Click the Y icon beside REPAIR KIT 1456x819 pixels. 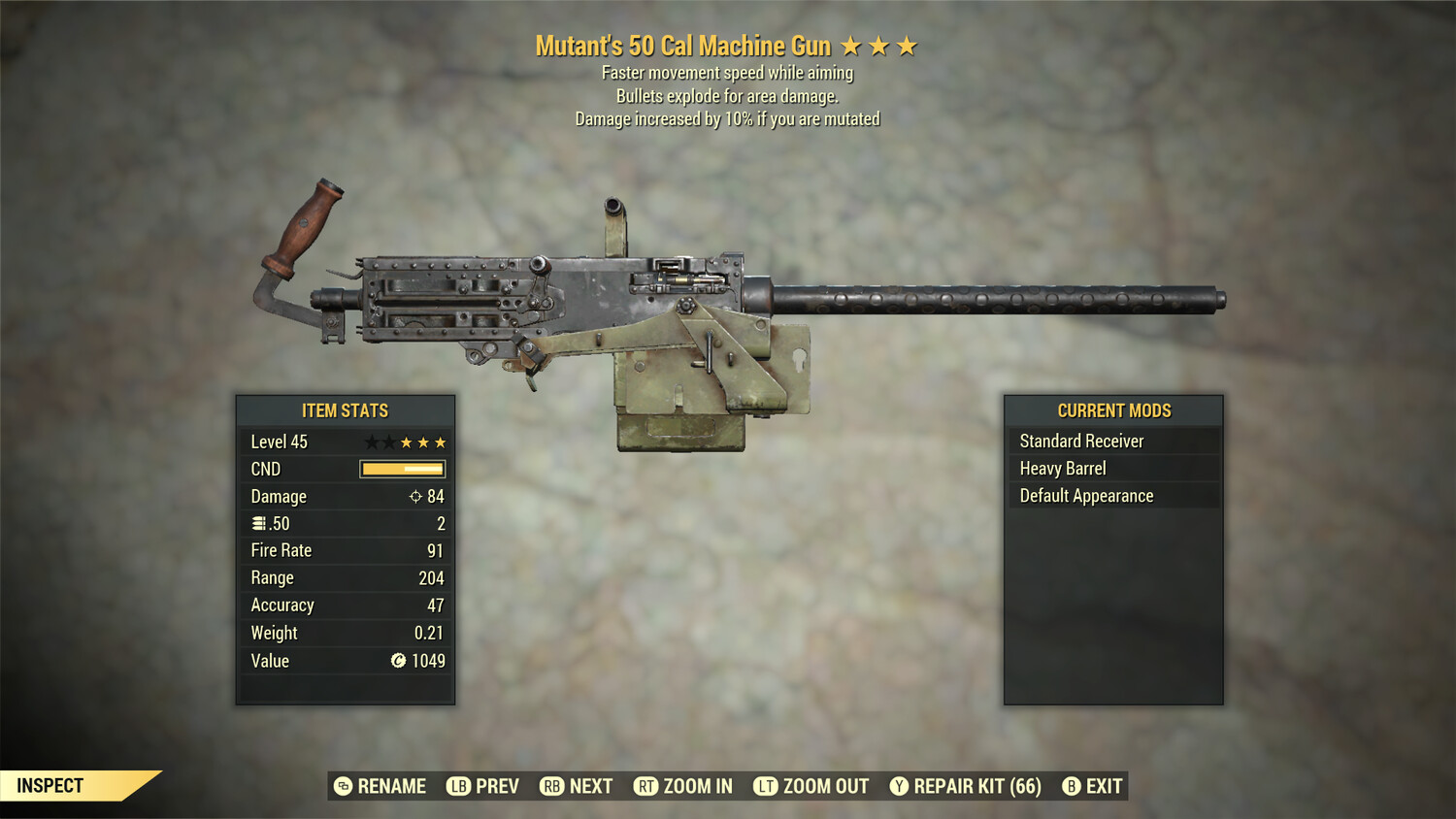click(x=898, y=786)
